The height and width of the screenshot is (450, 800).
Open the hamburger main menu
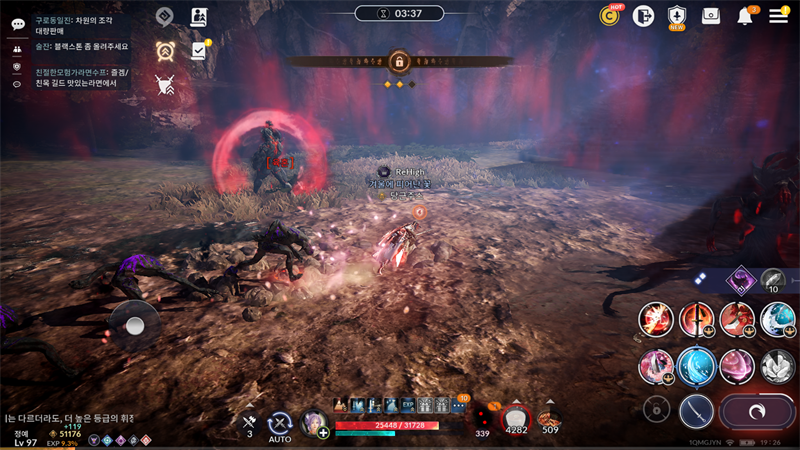pyautogui.click(x=779, y=16)
